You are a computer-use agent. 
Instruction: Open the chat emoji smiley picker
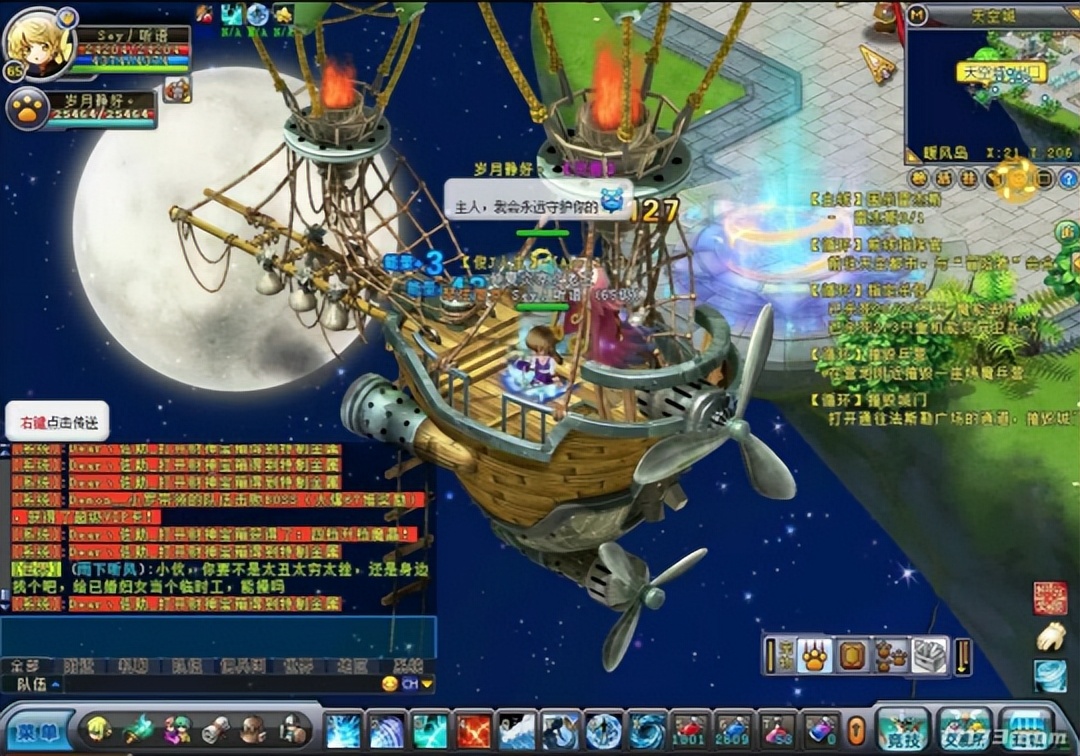coord(390,684)
